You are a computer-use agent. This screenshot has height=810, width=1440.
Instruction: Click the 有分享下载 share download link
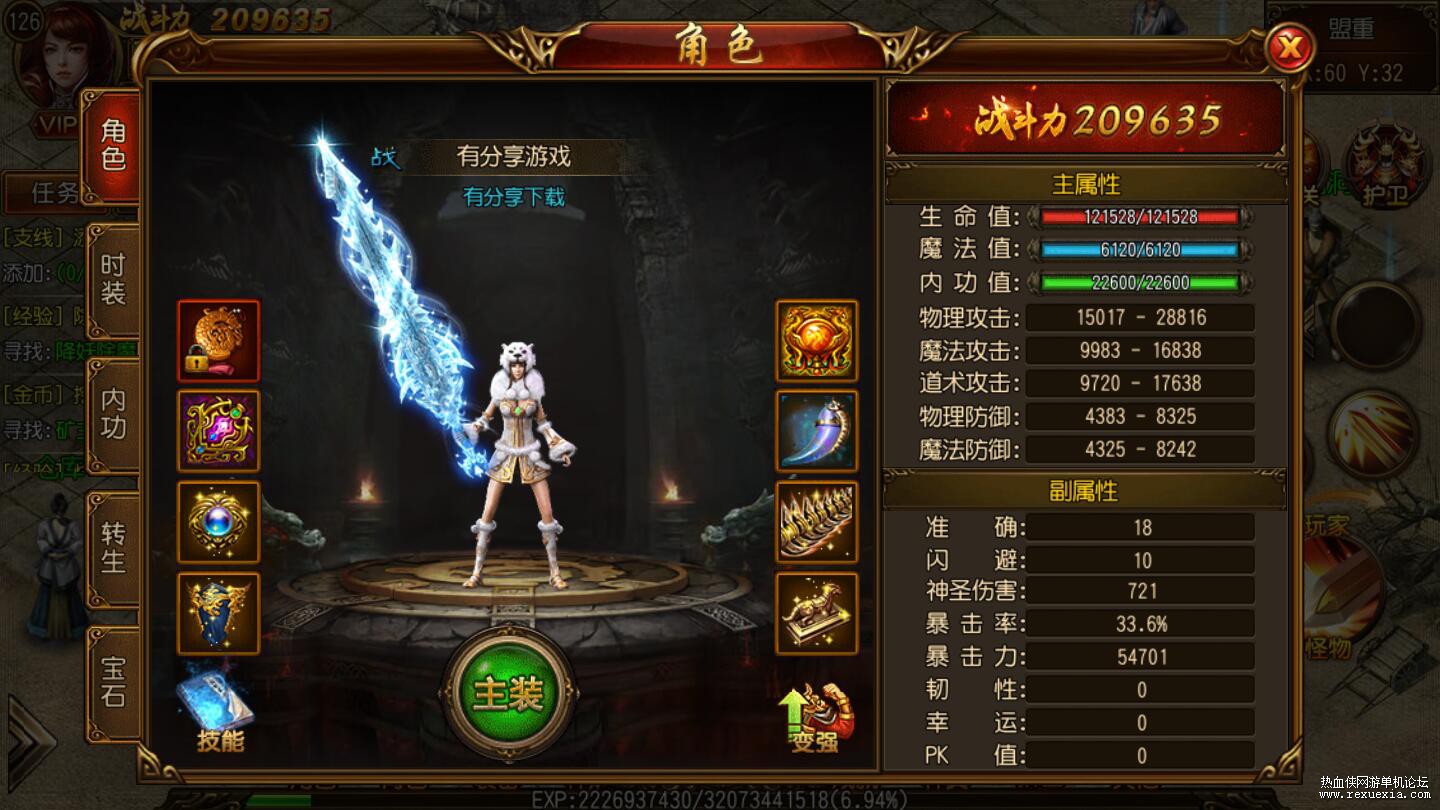coord(517,198)
